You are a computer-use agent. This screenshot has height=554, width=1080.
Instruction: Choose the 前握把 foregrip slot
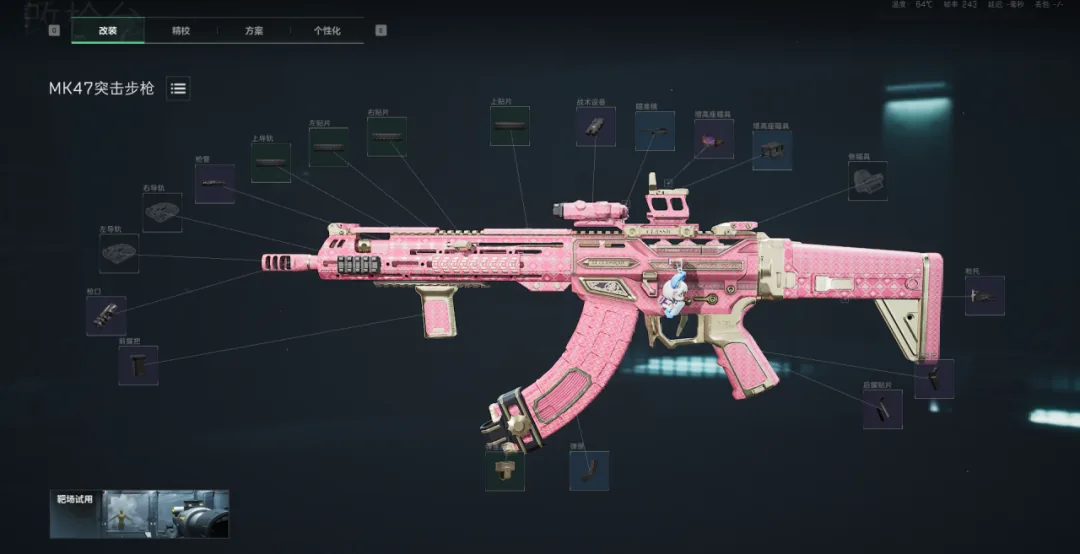tap(138, 366)
